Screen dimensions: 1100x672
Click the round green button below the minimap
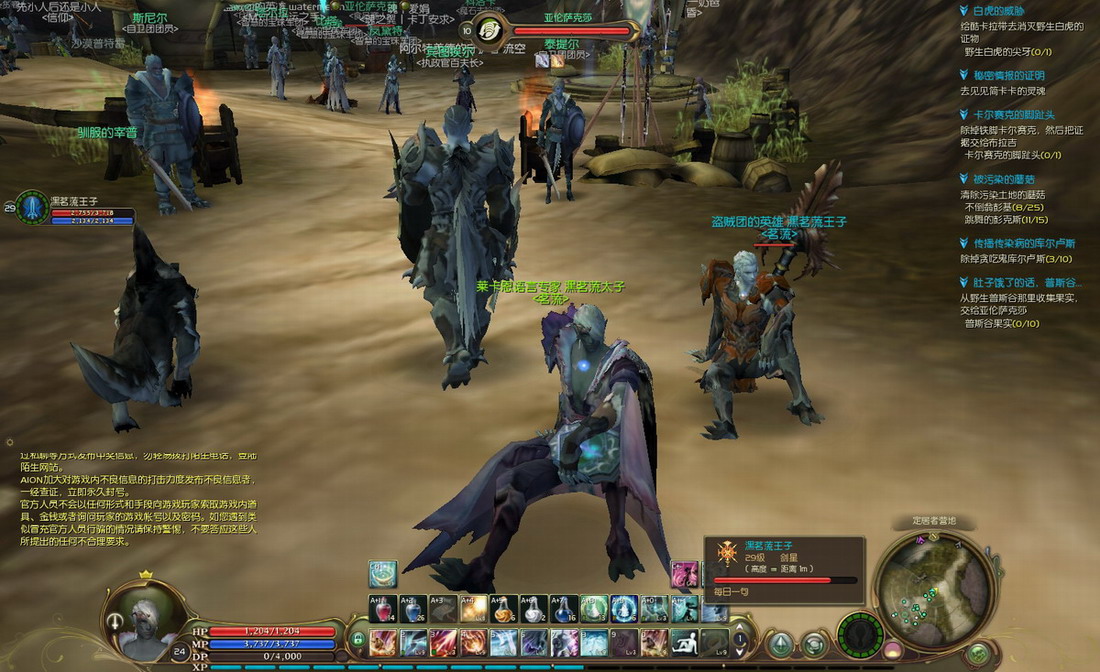click(977, 655)
